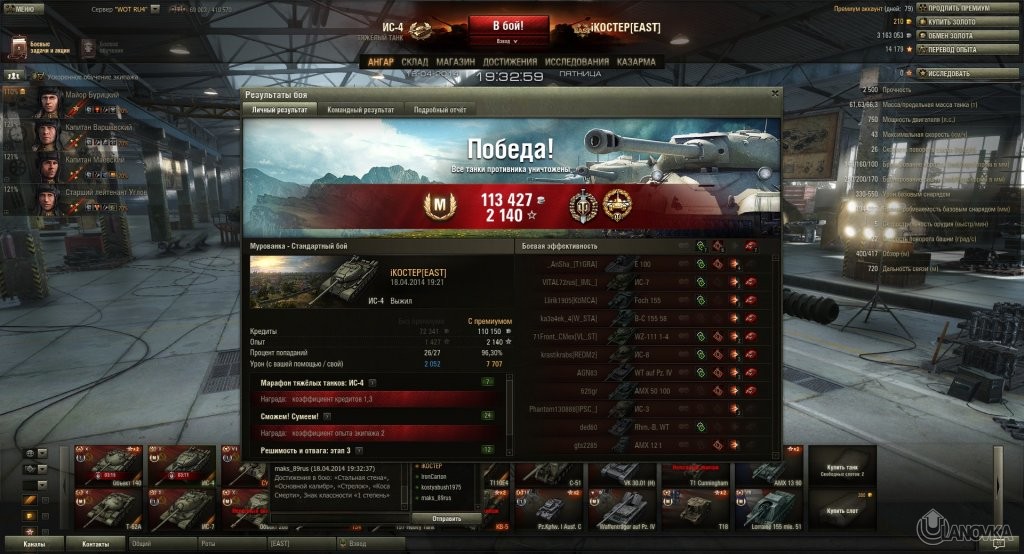Open the Меню button
Image resolution: width=1024 pixels, height=554 pixels.
pos(23,9)
